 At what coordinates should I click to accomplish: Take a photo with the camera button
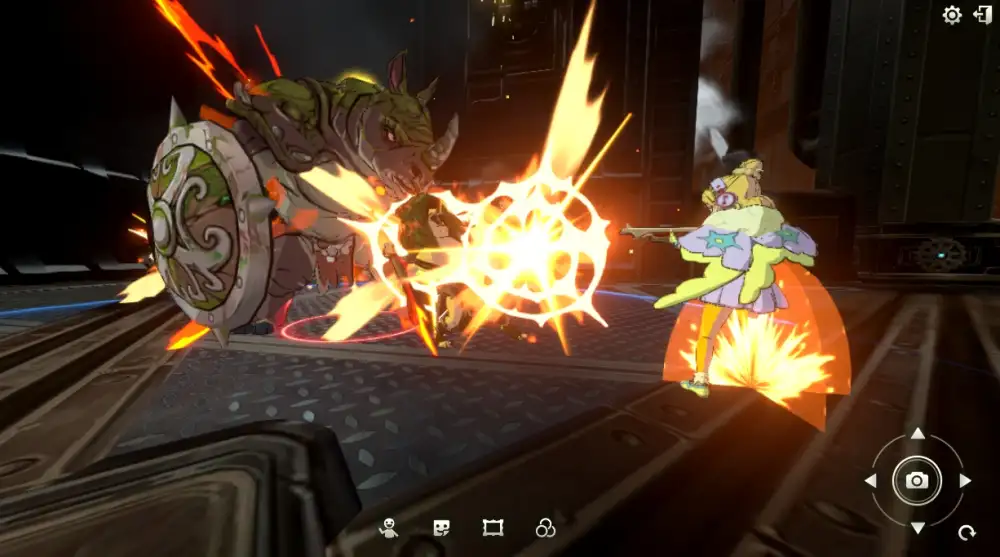point(917,480)
